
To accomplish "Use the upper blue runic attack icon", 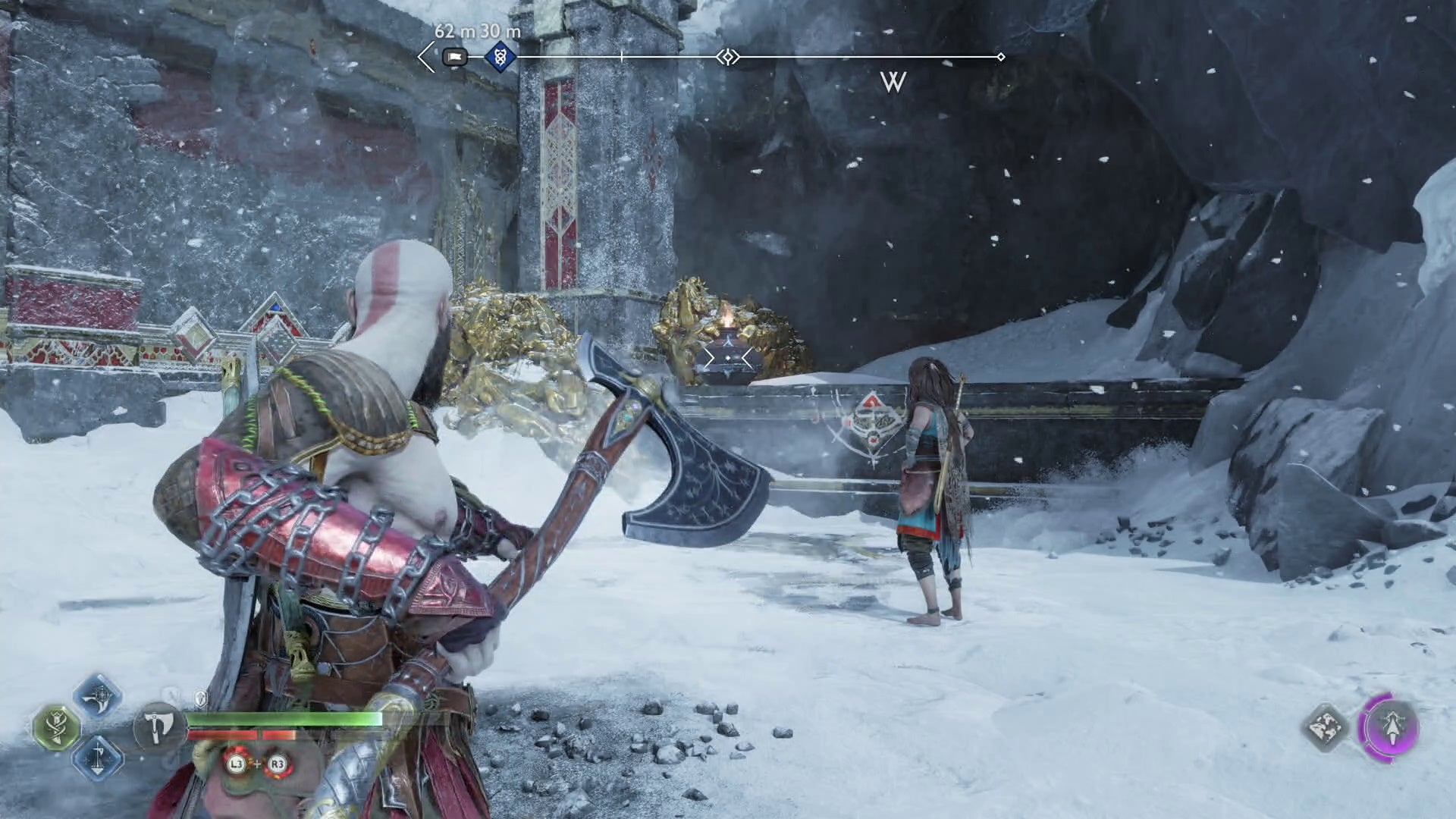I will (99, 696).
